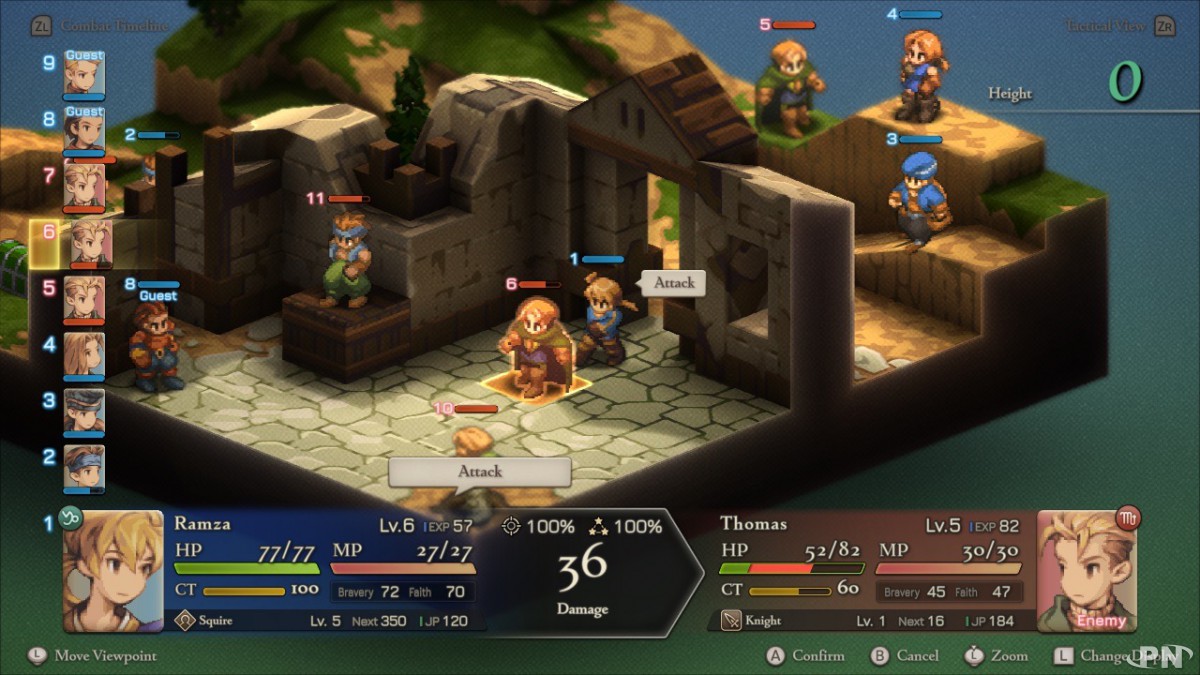1200x675 pixels.
Task: Select the Attack command label above damage forecast
Action: point(480,471)
